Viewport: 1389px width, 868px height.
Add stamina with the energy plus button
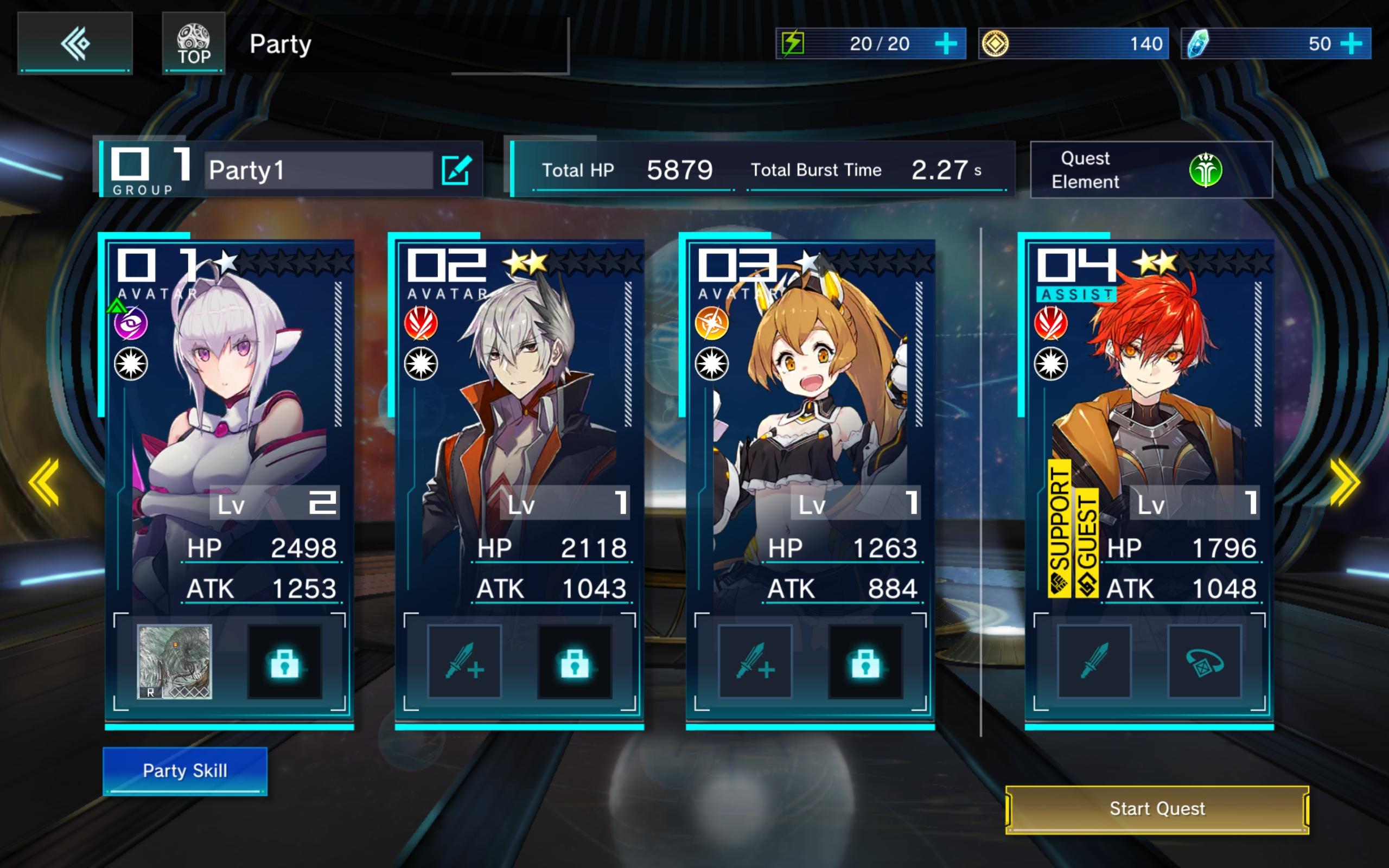point(945,43)
